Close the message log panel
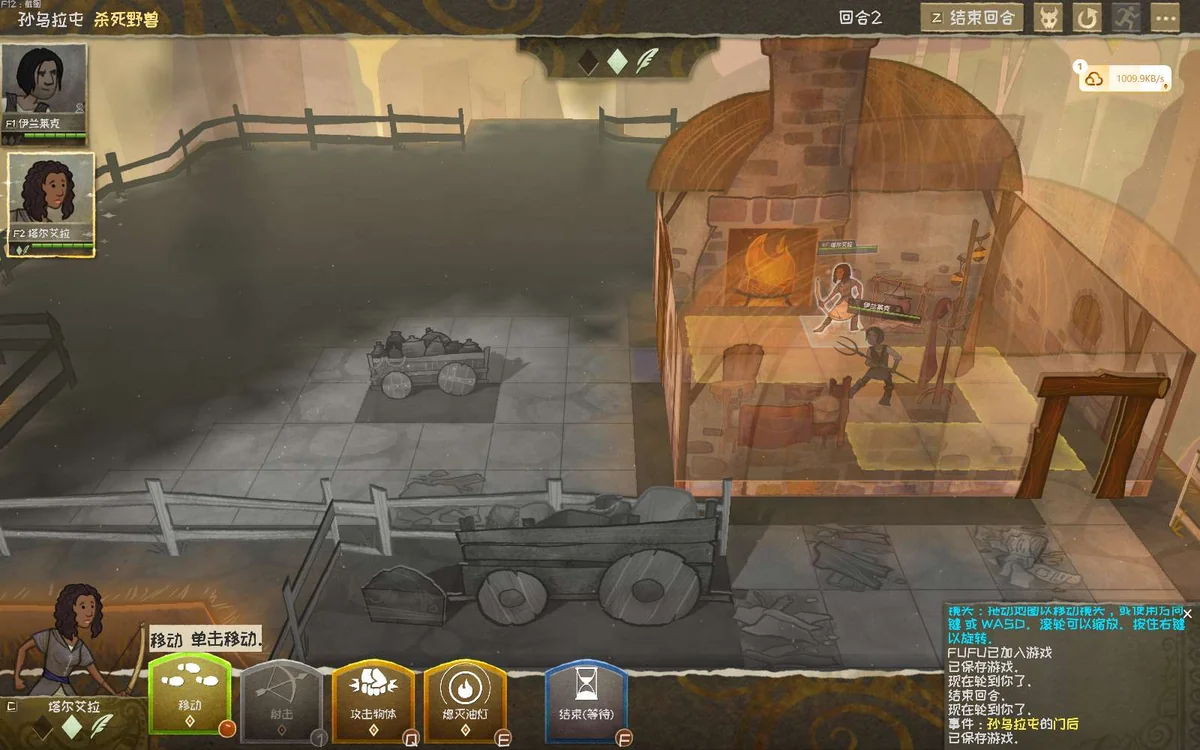The width and height of the screenshot is (1200, 750). coord(1187,614)
